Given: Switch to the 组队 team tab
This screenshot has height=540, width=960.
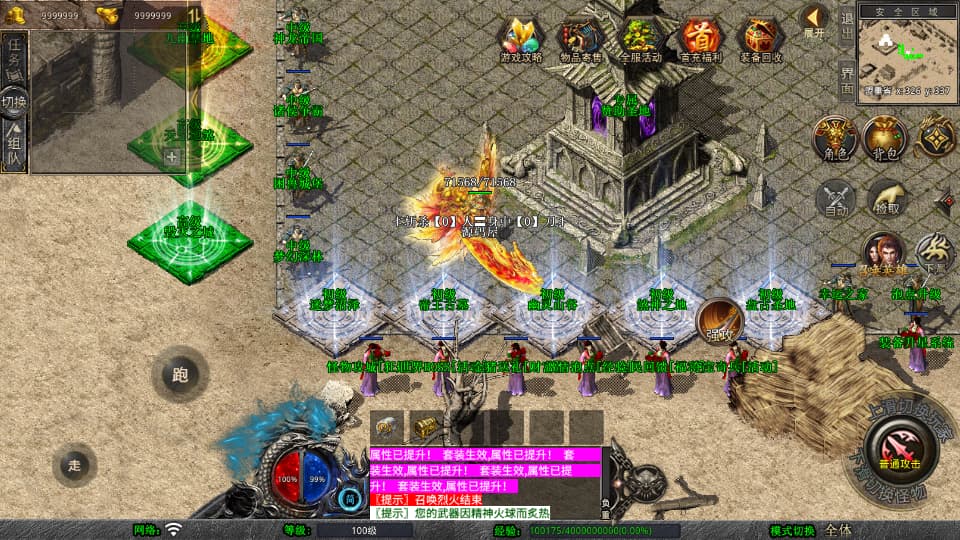Looking at the screenshot, I should click(14, 145).
